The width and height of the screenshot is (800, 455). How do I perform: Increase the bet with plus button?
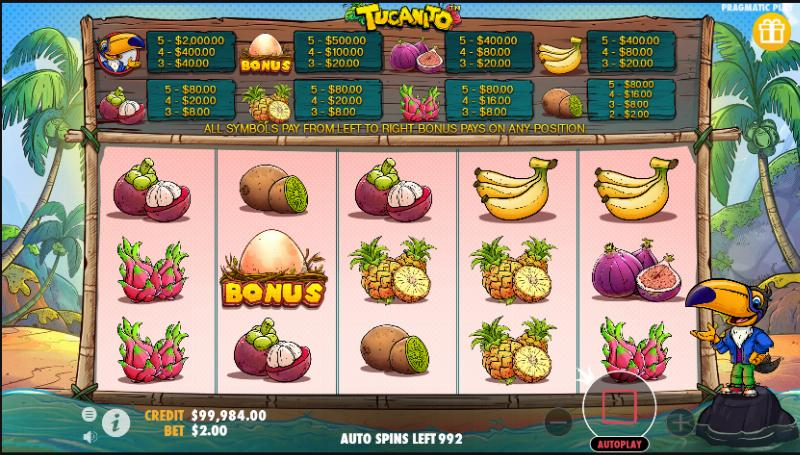(679, 421)
